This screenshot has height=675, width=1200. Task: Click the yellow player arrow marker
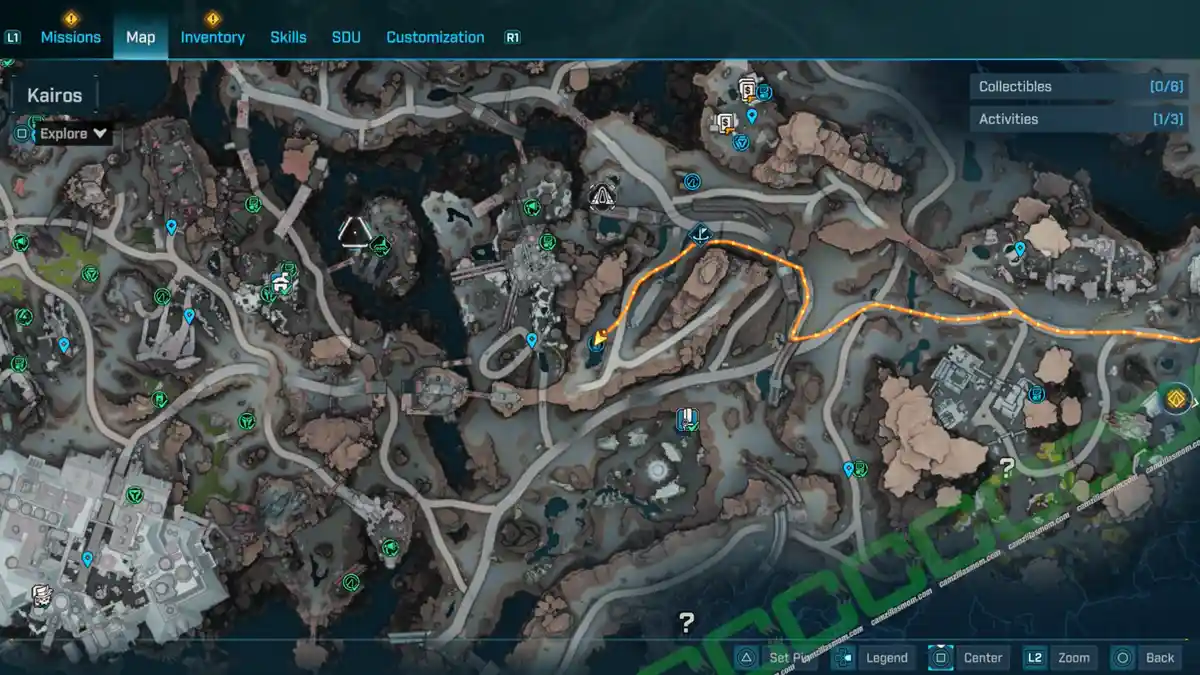pos(597,339)
